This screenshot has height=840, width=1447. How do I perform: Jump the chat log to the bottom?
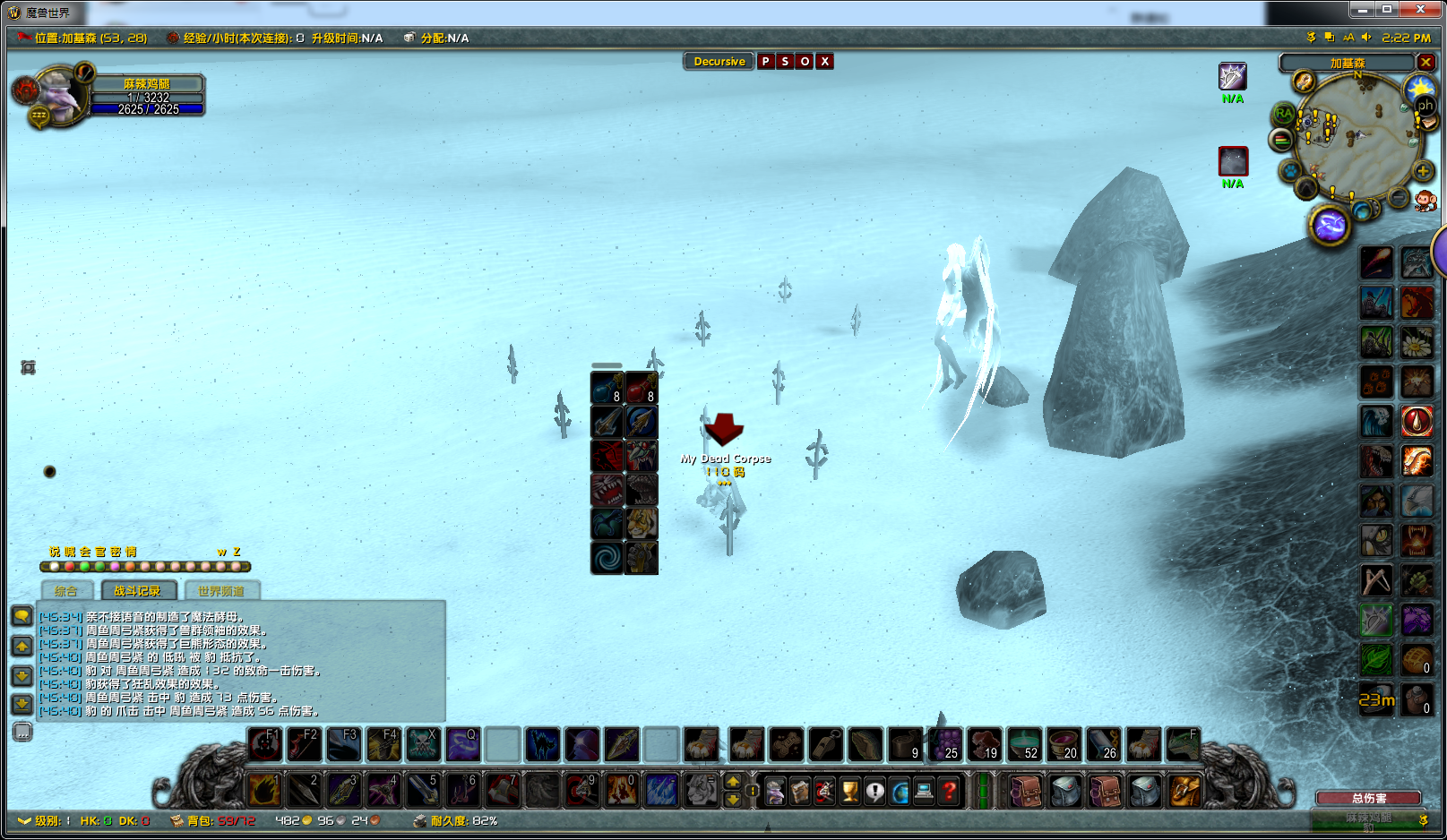coord(22,704)
